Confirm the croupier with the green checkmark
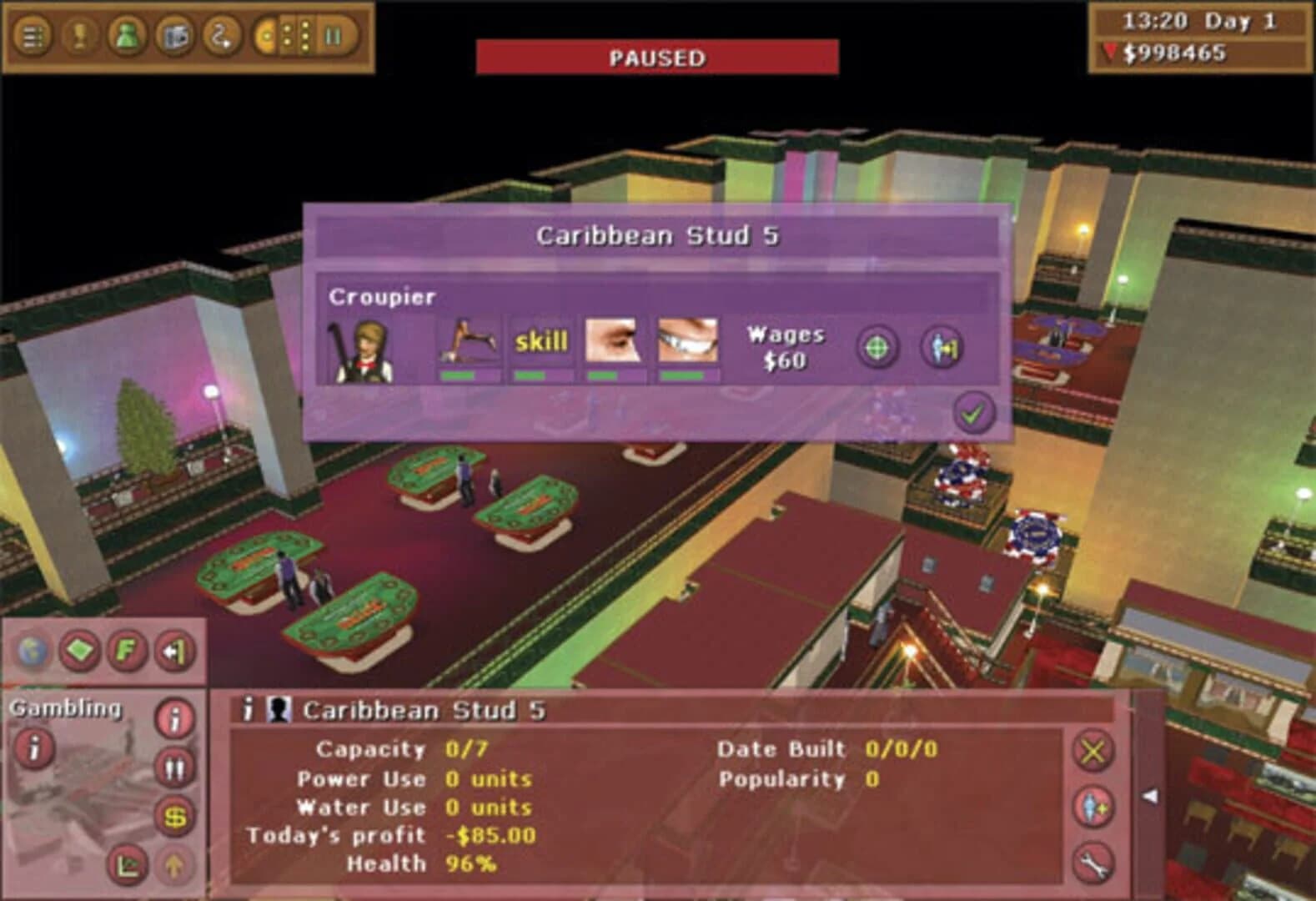The width and height of the screenshot is (1316, 901). click(x=972, y=412)
